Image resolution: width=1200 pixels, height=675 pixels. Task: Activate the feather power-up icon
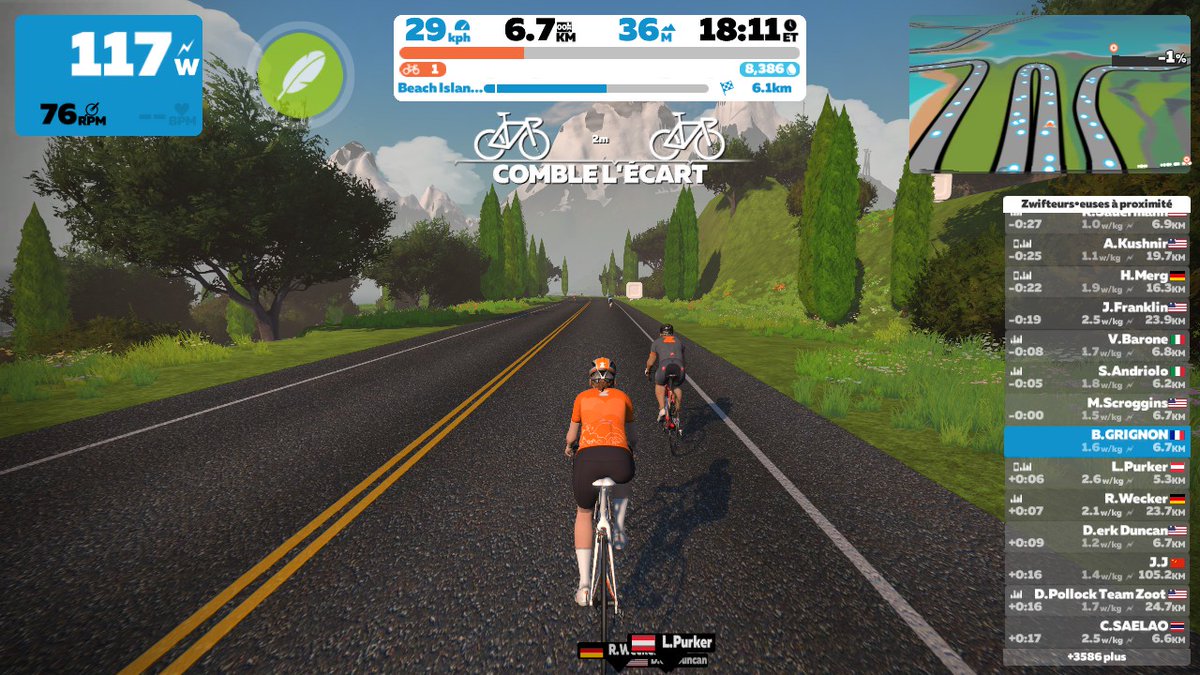(300, 75)
